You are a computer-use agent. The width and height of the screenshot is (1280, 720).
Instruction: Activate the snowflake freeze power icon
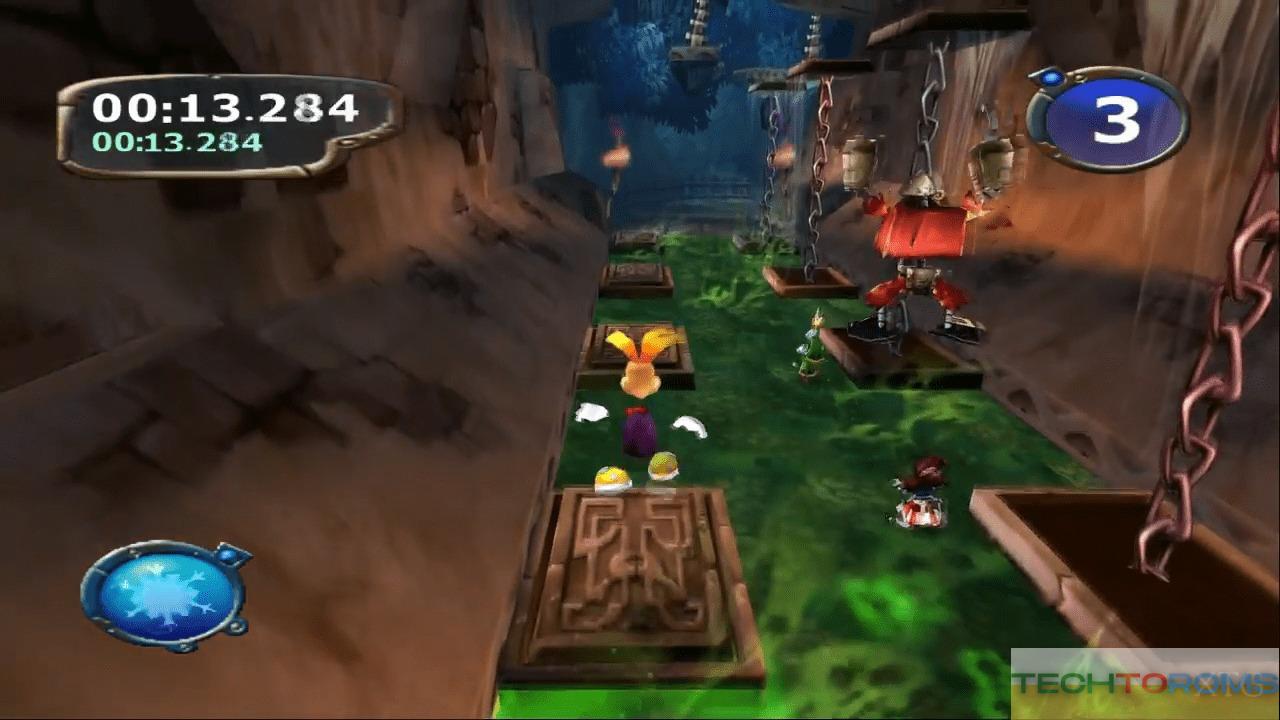tap(161, 597)
